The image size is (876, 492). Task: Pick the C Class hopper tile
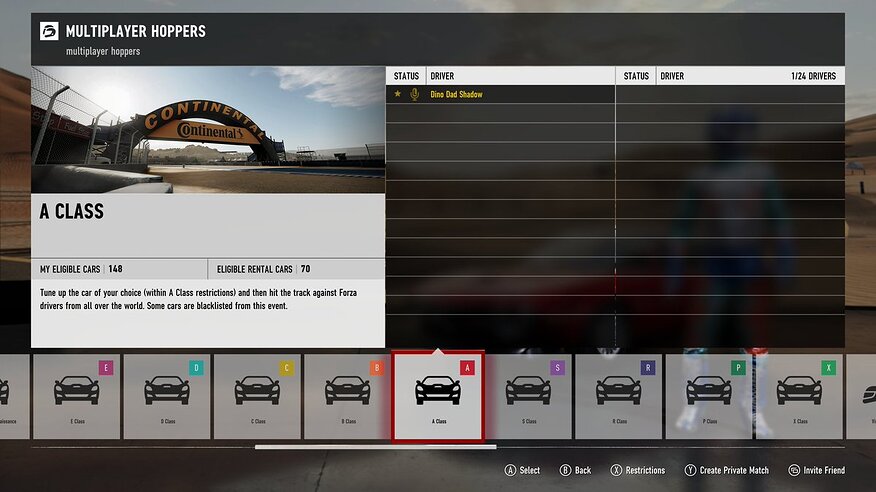pyautogui.click(x=257, y=396)
